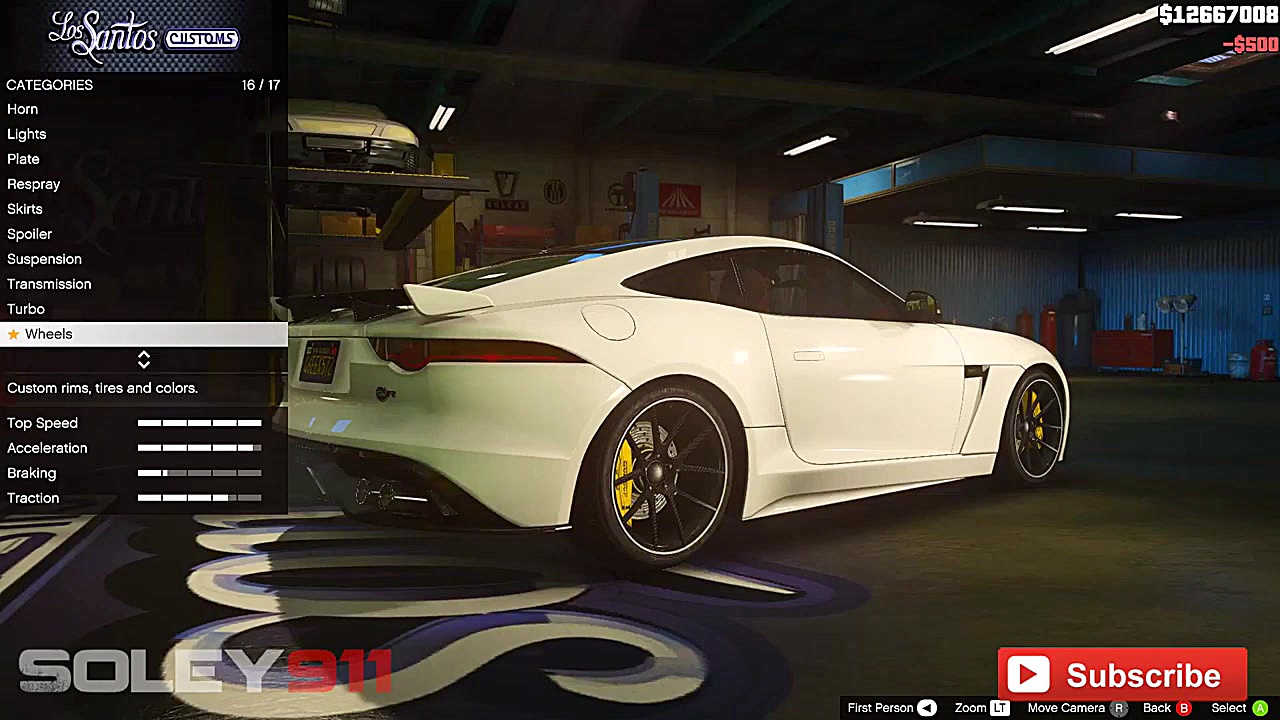Click the up-down arrows under Wheels
Image resolution: width=1280 pixels, height=720 pixels.
click(x=143, y=360)
